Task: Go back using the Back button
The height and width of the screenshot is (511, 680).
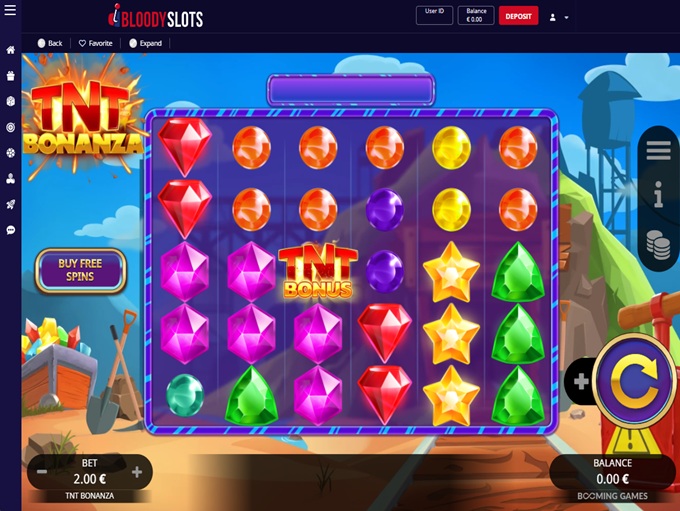Action: click(x=50, y=43)
